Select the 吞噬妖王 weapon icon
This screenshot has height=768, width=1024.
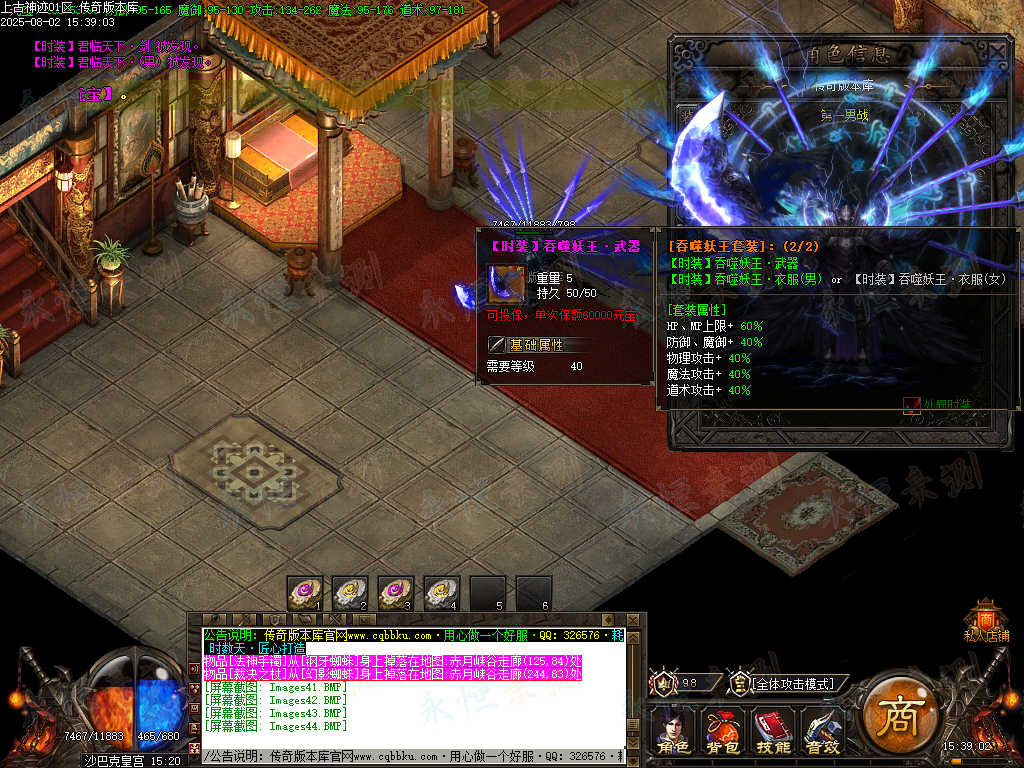[506, 285]
